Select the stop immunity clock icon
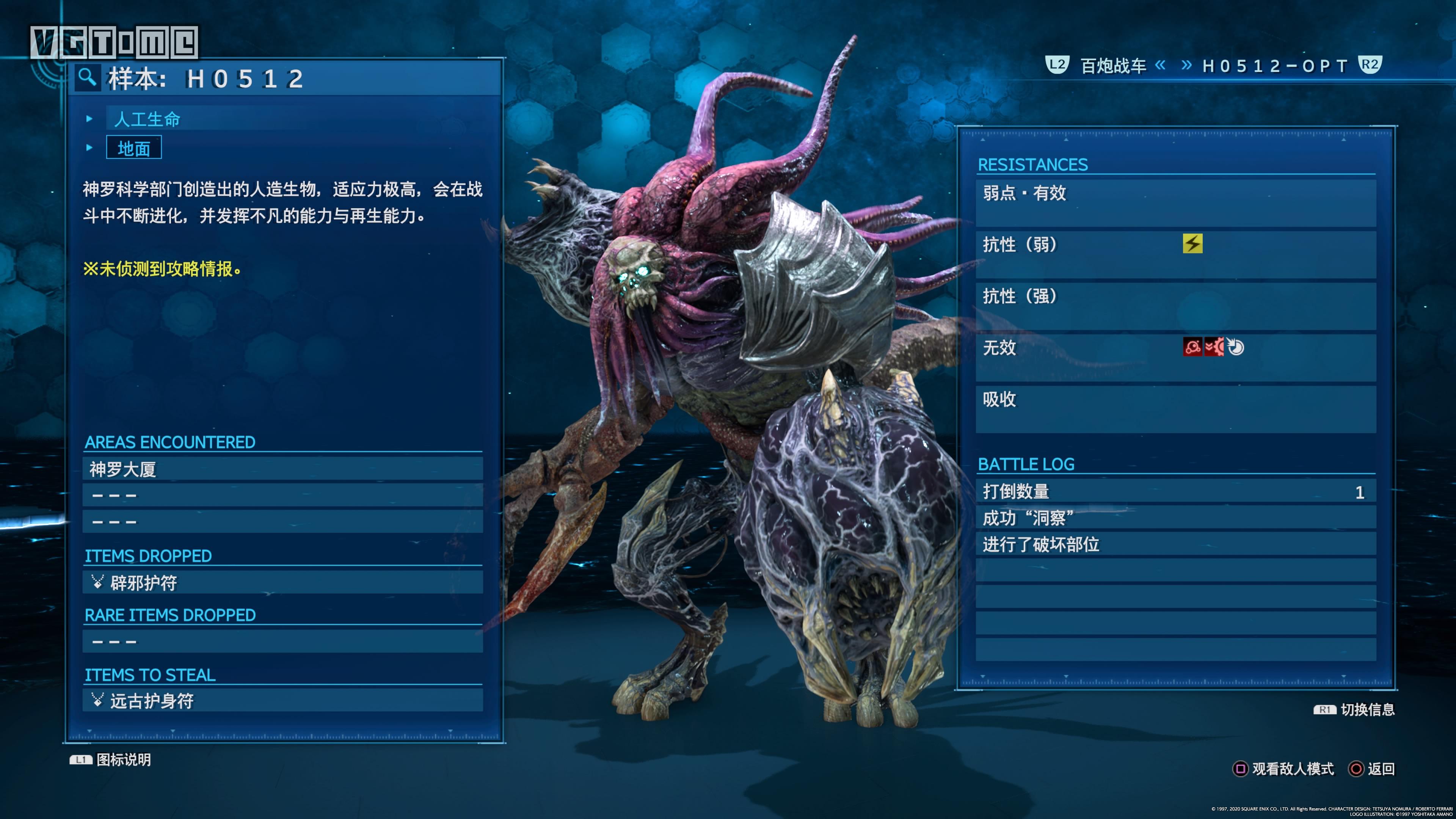 point(1236,347)
